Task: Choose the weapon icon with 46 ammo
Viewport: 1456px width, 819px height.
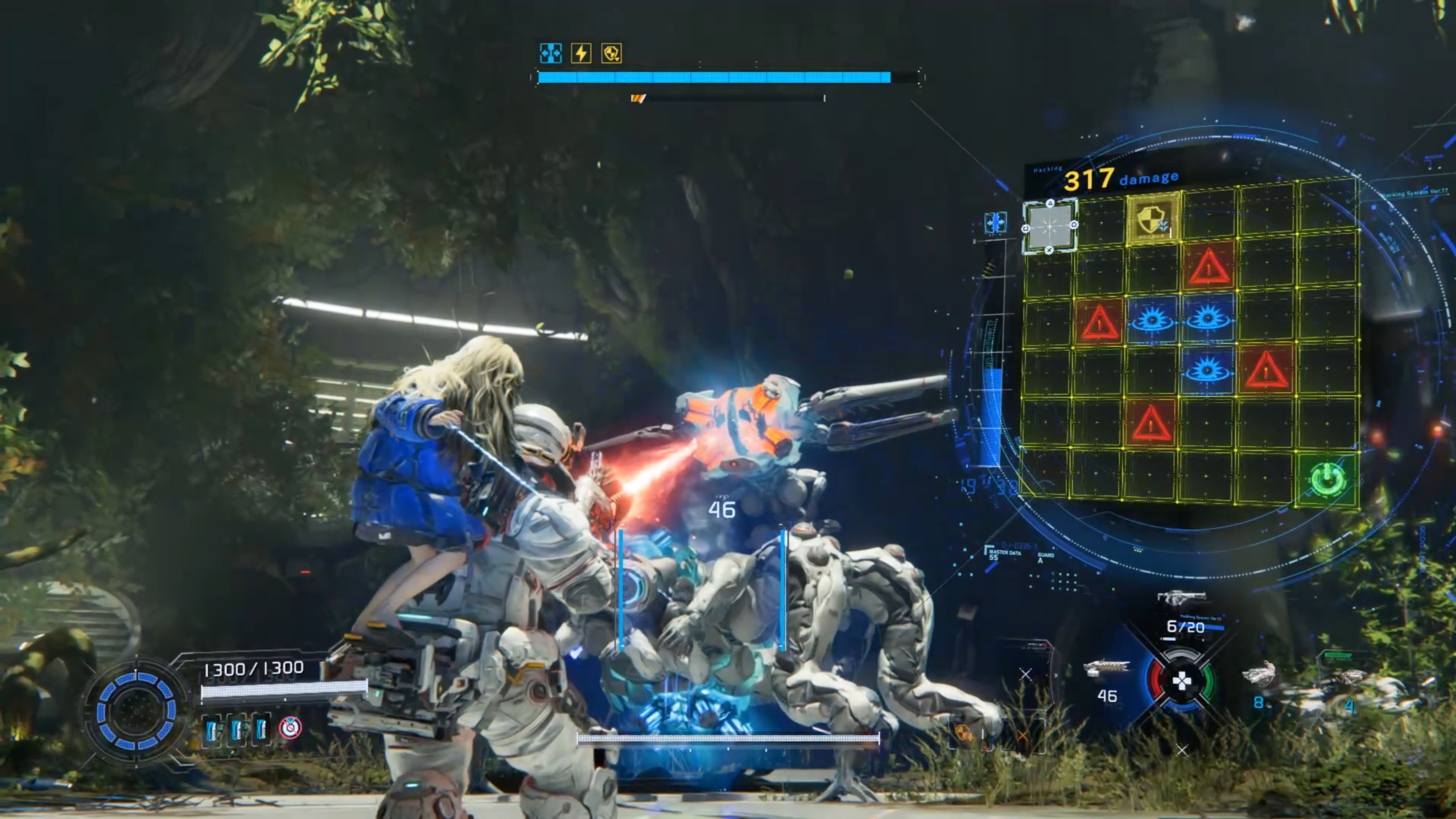Action: pos(1106,670)
